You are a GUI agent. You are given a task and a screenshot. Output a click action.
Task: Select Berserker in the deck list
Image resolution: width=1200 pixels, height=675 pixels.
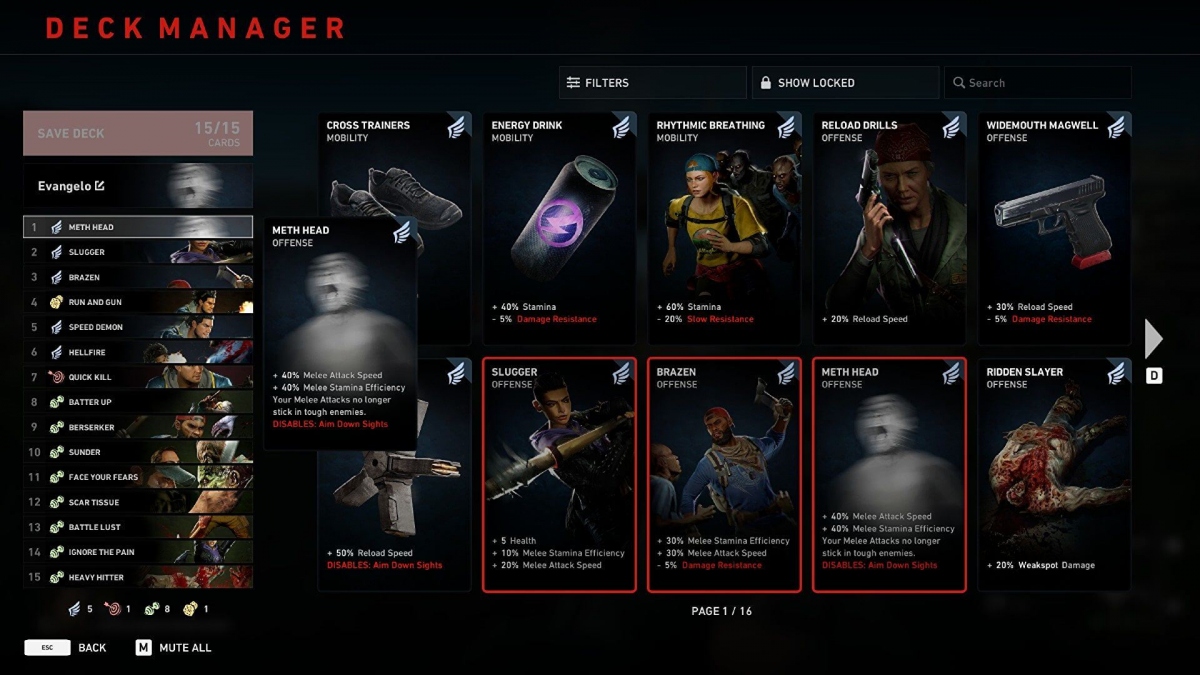point(138,427)
